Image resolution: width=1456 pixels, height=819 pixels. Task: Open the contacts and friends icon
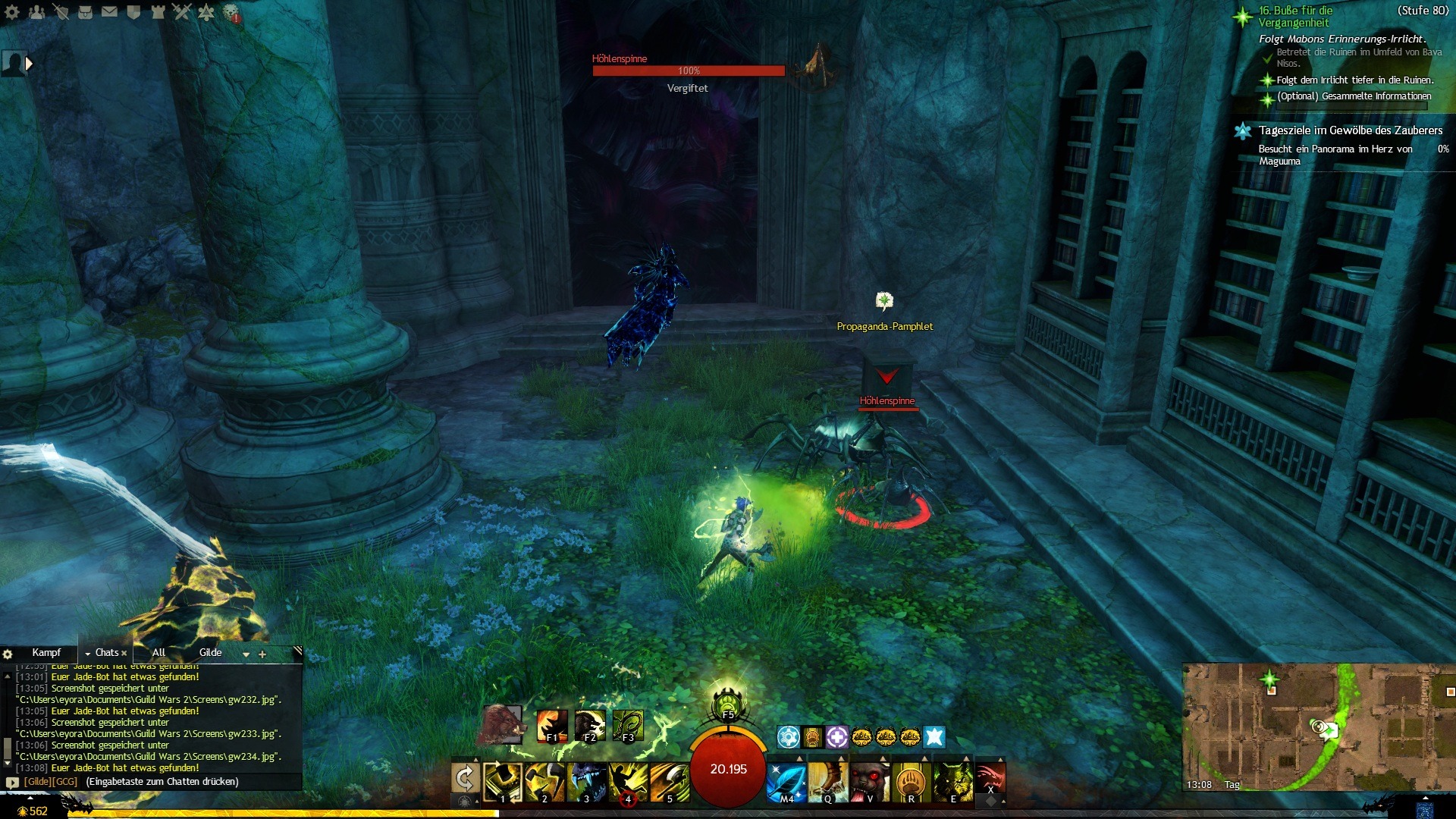click(x=36, y=11)
